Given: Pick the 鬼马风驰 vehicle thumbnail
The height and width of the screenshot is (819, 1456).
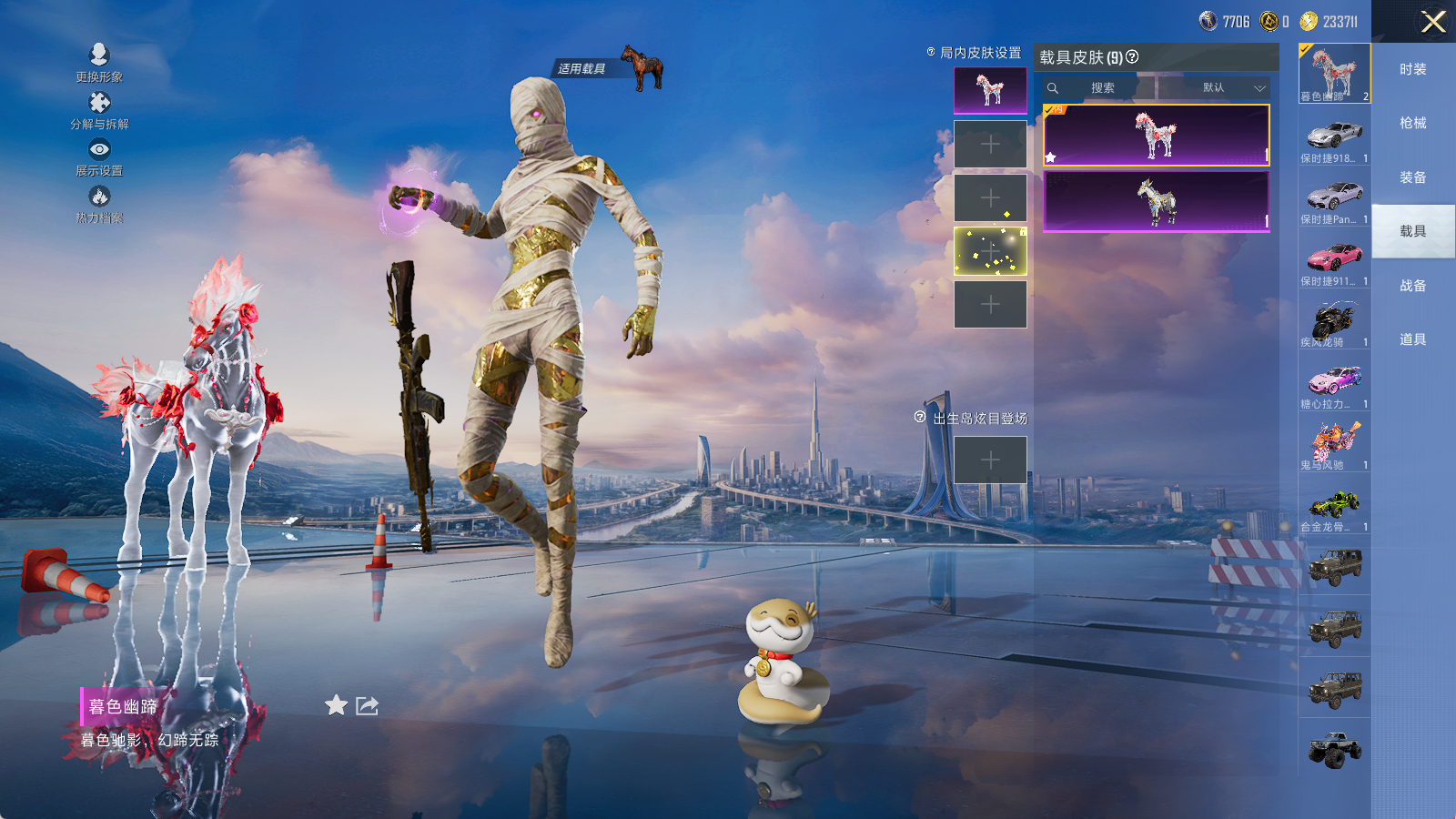Looking at the screenshot, I should 1334,444.
